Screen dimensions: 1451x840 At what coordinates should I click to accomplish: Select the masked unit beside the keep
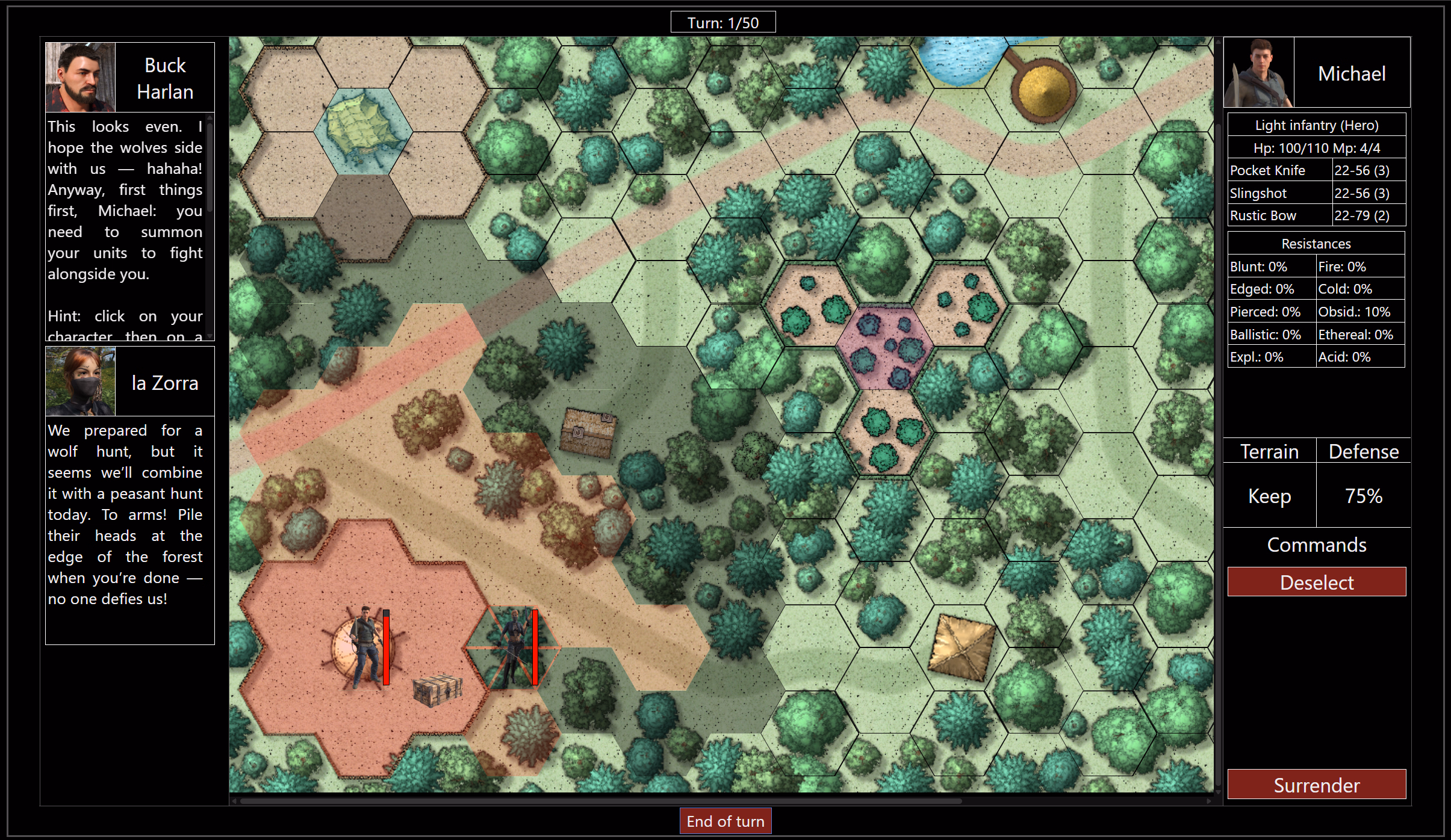[x=514, y=648]
